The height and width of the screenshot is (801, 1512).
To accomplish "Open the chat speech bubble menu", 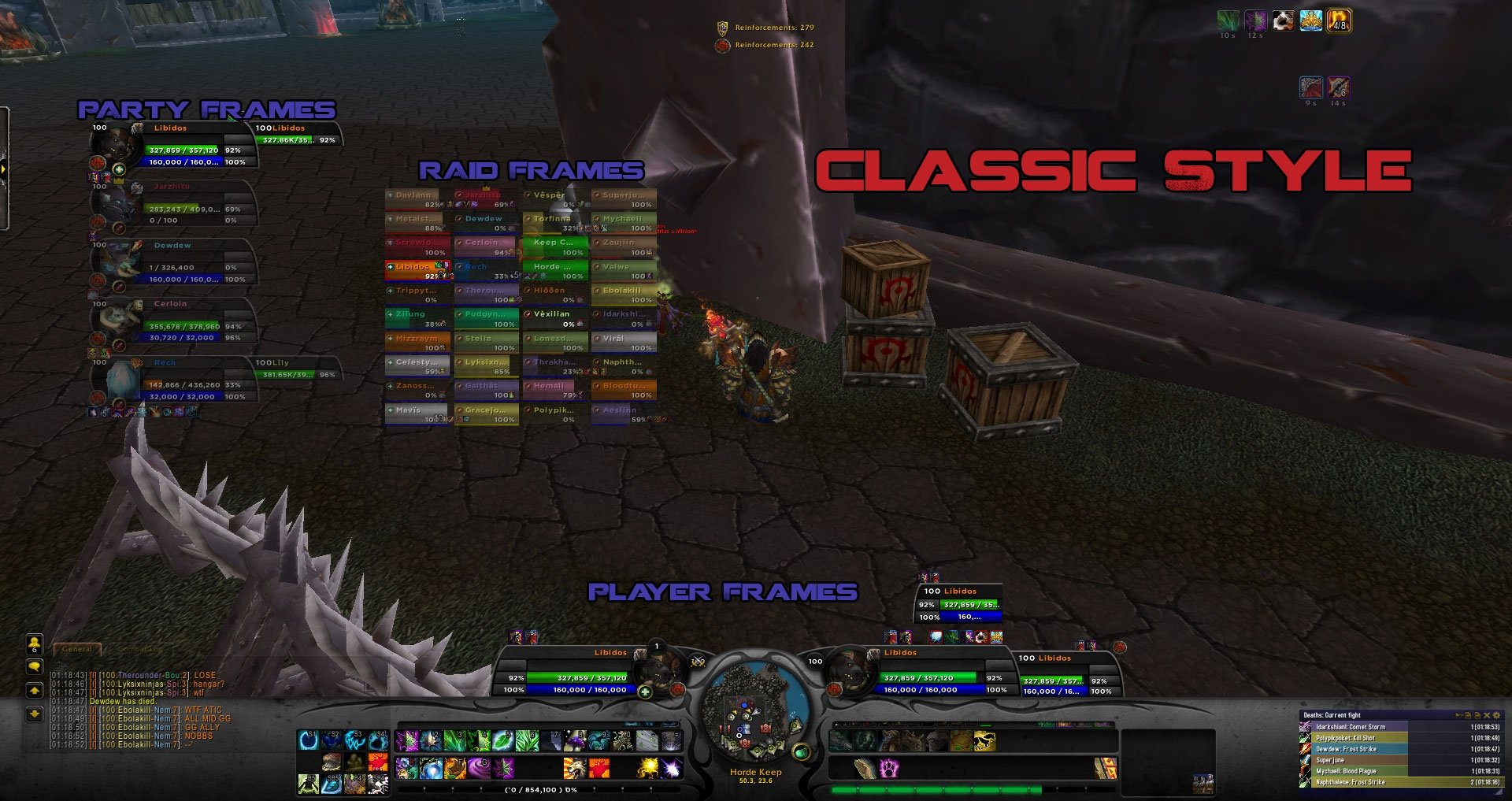I will coord(35,667).
